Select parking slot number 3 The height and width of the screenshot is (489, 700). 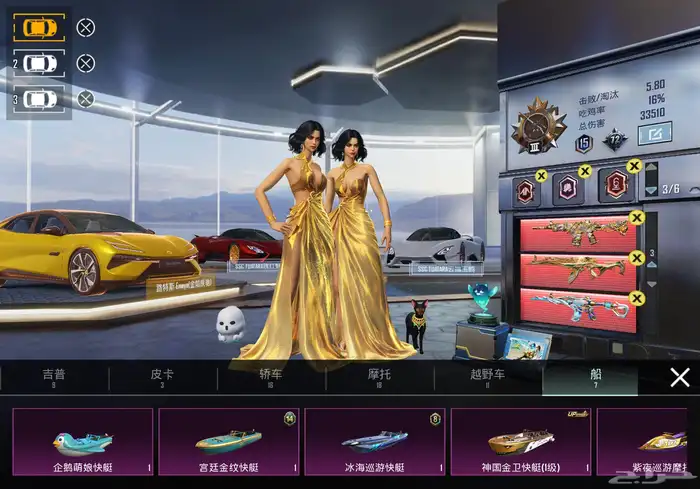(x=40, y=99)
